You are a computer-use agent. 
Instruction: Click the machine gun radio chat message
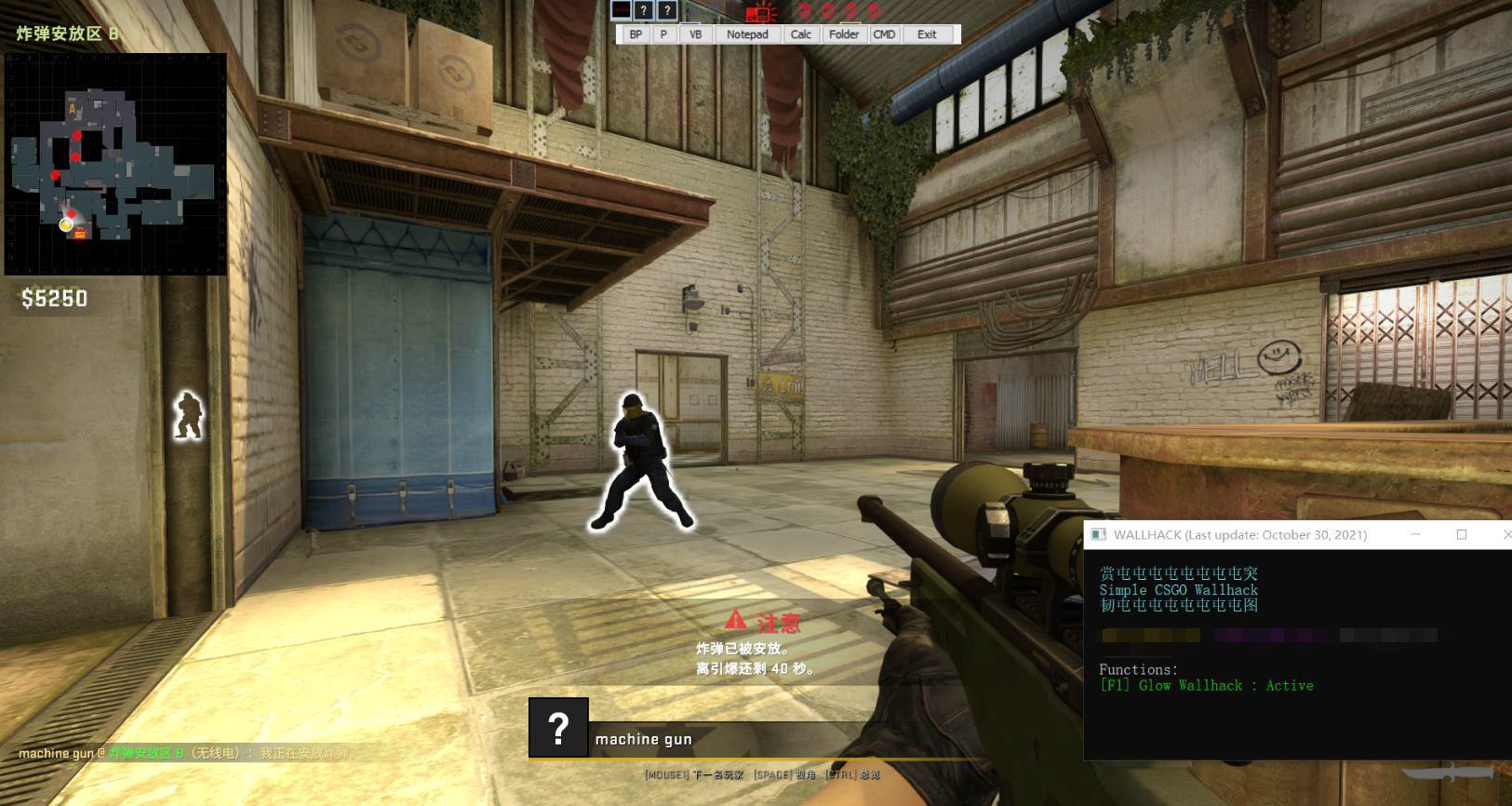coord(183,753)
